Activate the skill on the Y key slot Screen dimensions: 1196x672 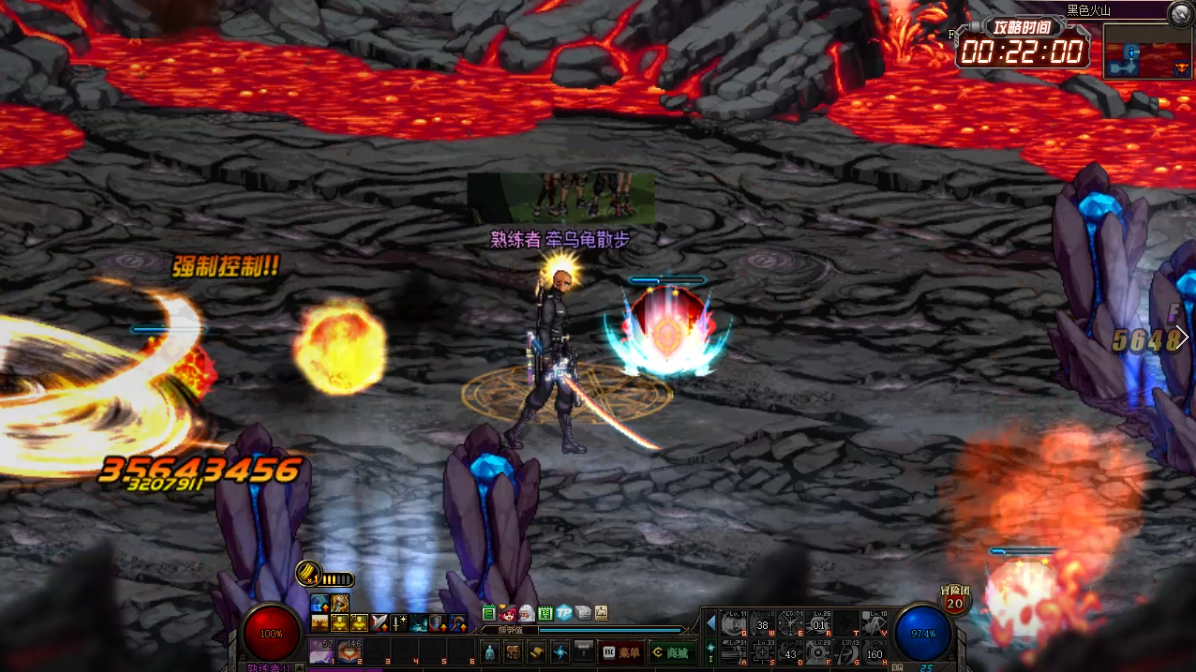(x=874, y=625)
